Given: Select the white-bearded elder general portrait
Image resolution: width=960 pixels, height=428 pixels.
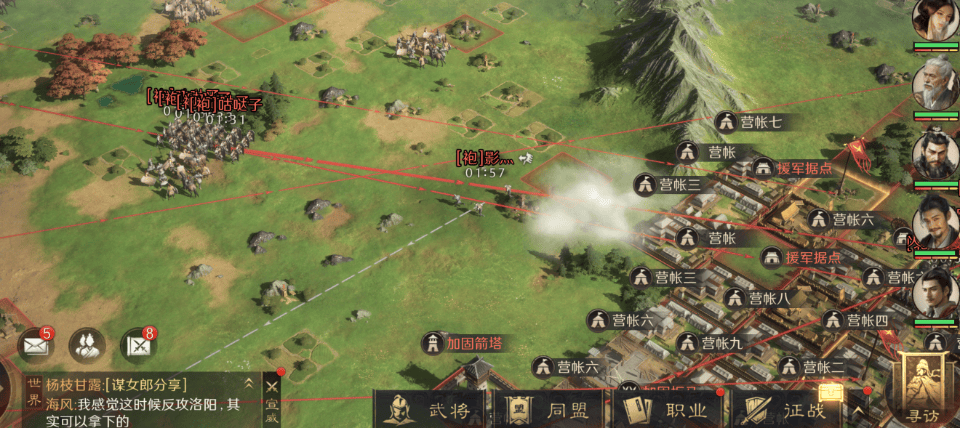Looking at the screenshot, I should (934, 85).
